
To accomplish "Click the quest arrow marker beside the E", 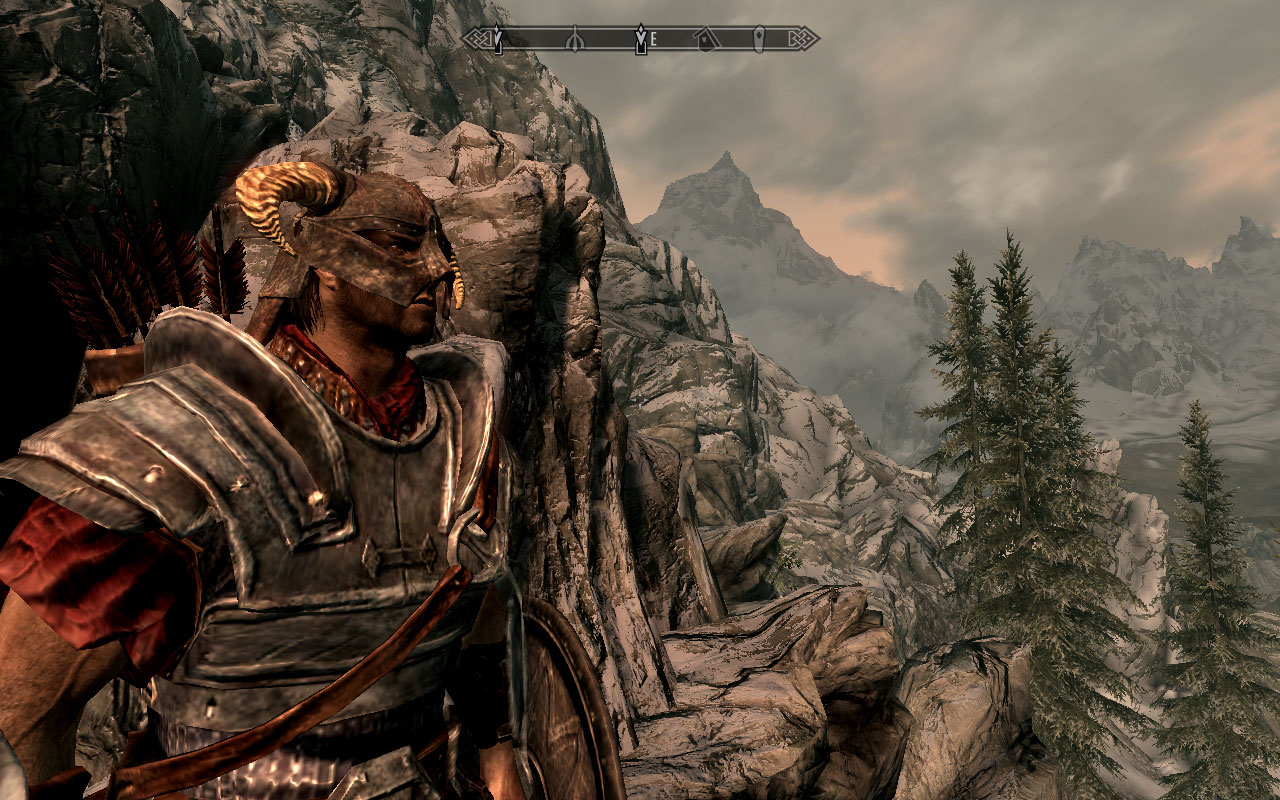I will pos(640,39).
